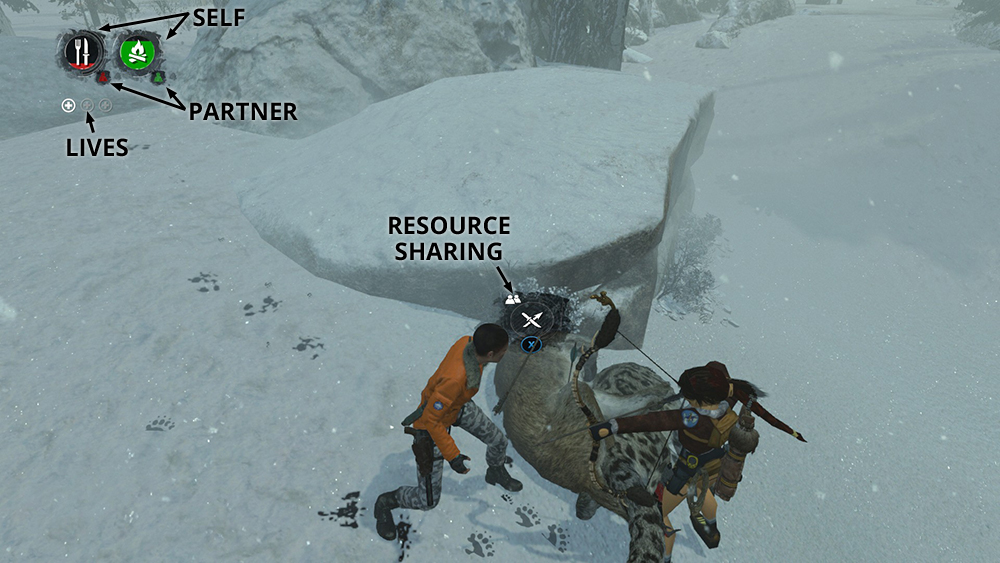Click the green partner warmth indicator
The height and width of the screenshot is (563, 1000).
click(x=157, y=78)
